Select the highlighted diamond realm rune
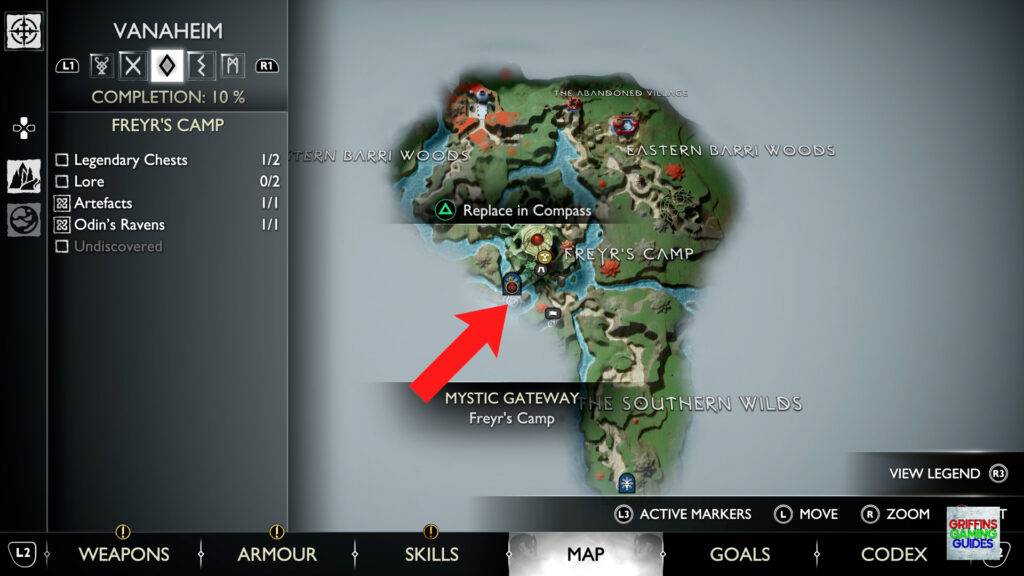 (166, 66)
